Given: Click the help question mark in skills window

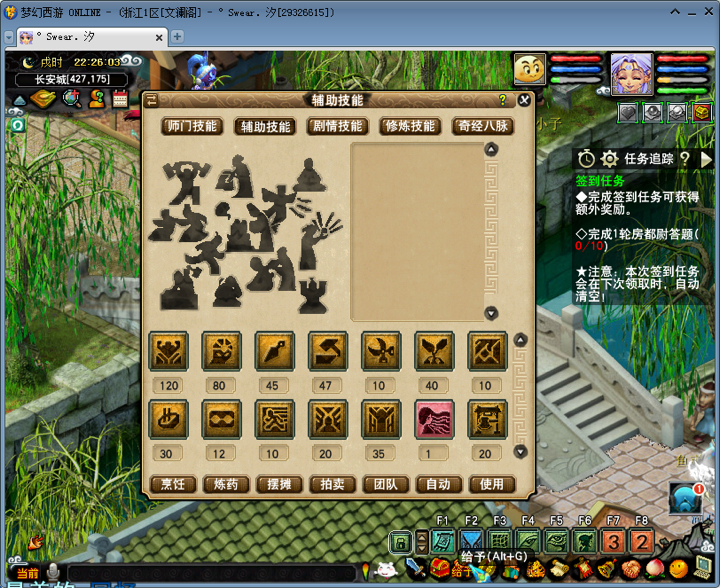Looking at the screenshot, I should (x=502, y=100).
